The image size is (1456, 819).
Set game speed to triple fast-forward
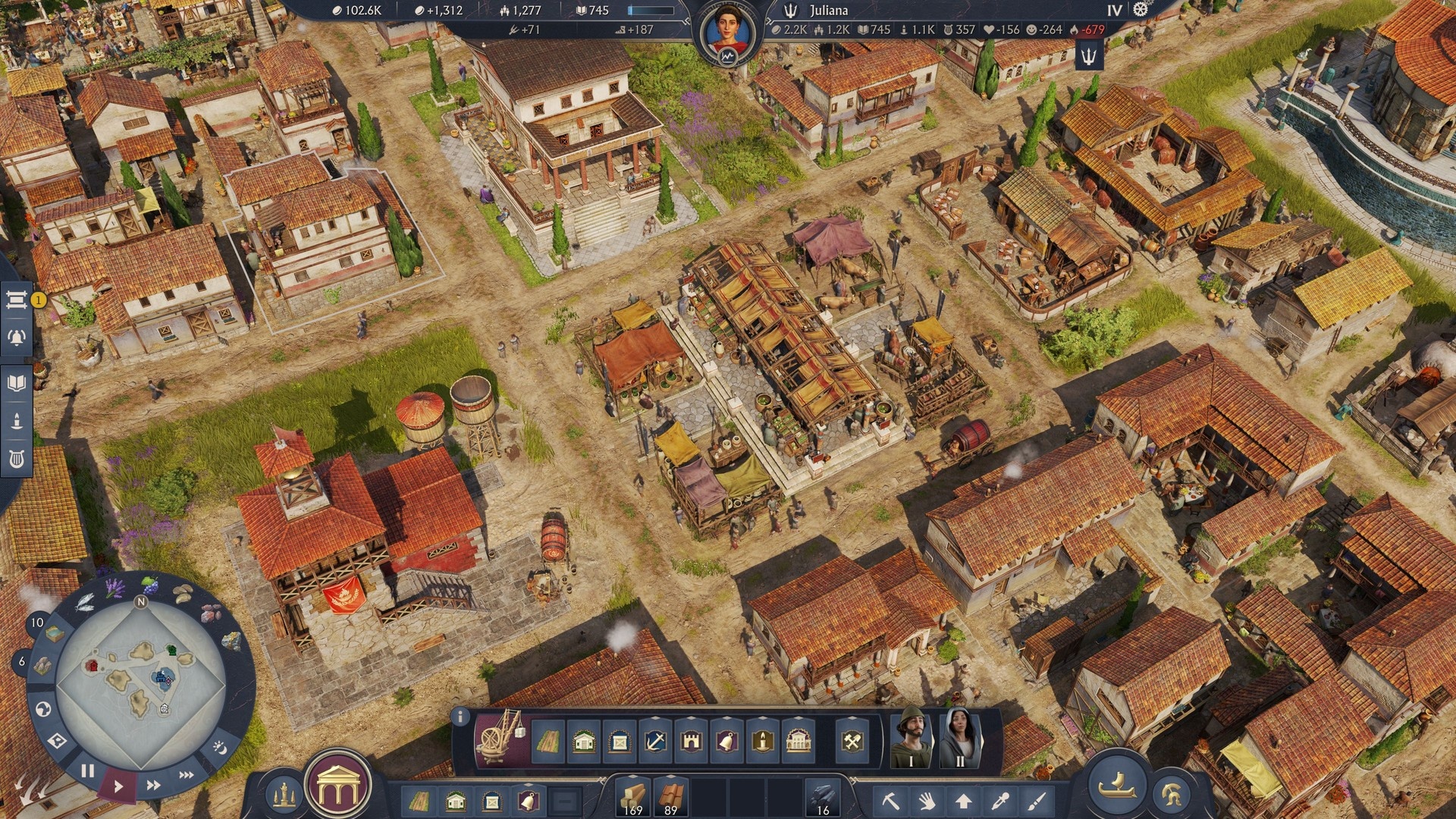(186, 775)
